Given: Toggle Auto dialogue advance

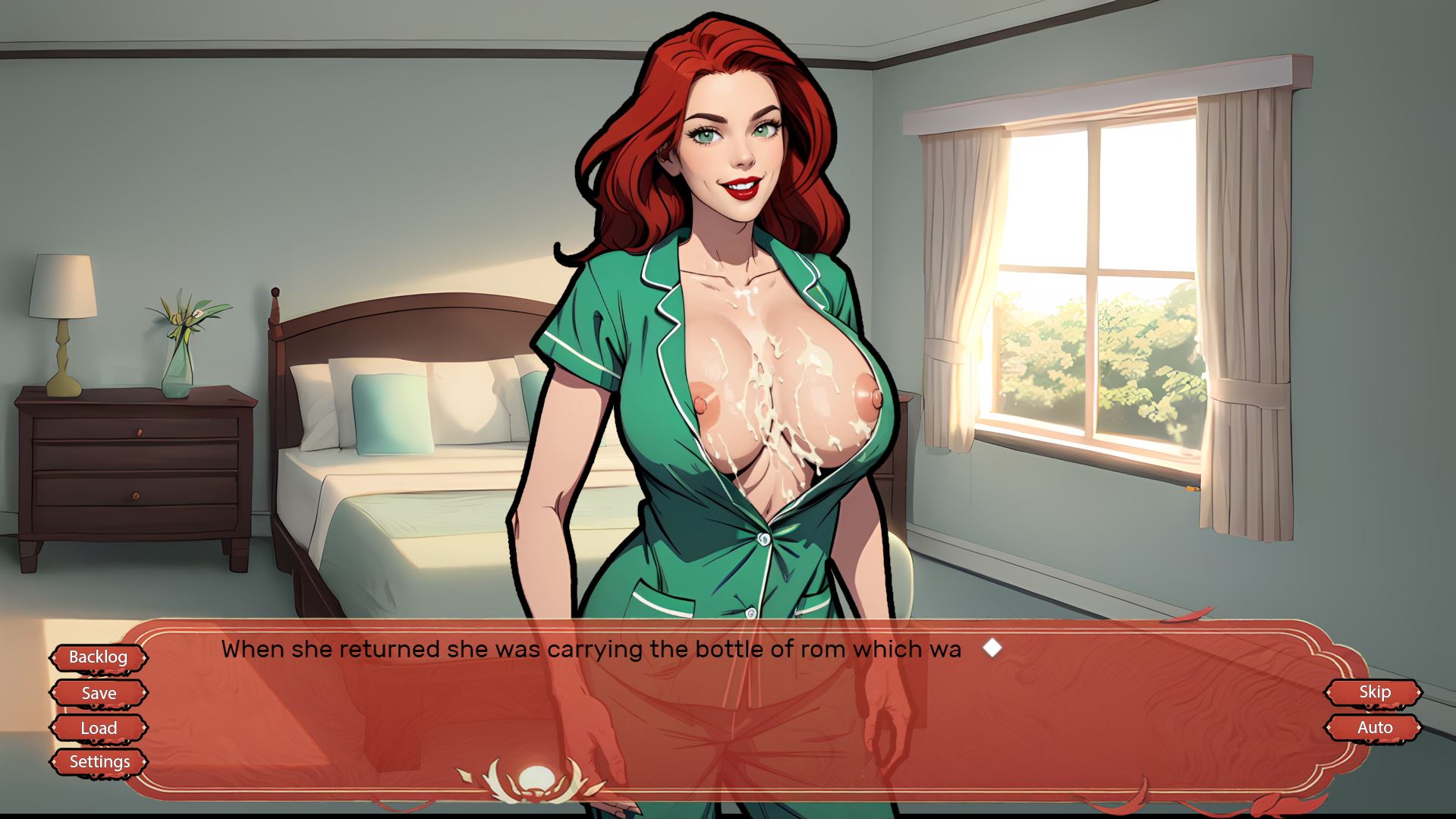Looking at the screenshot, I should [x=1374, y=728].
